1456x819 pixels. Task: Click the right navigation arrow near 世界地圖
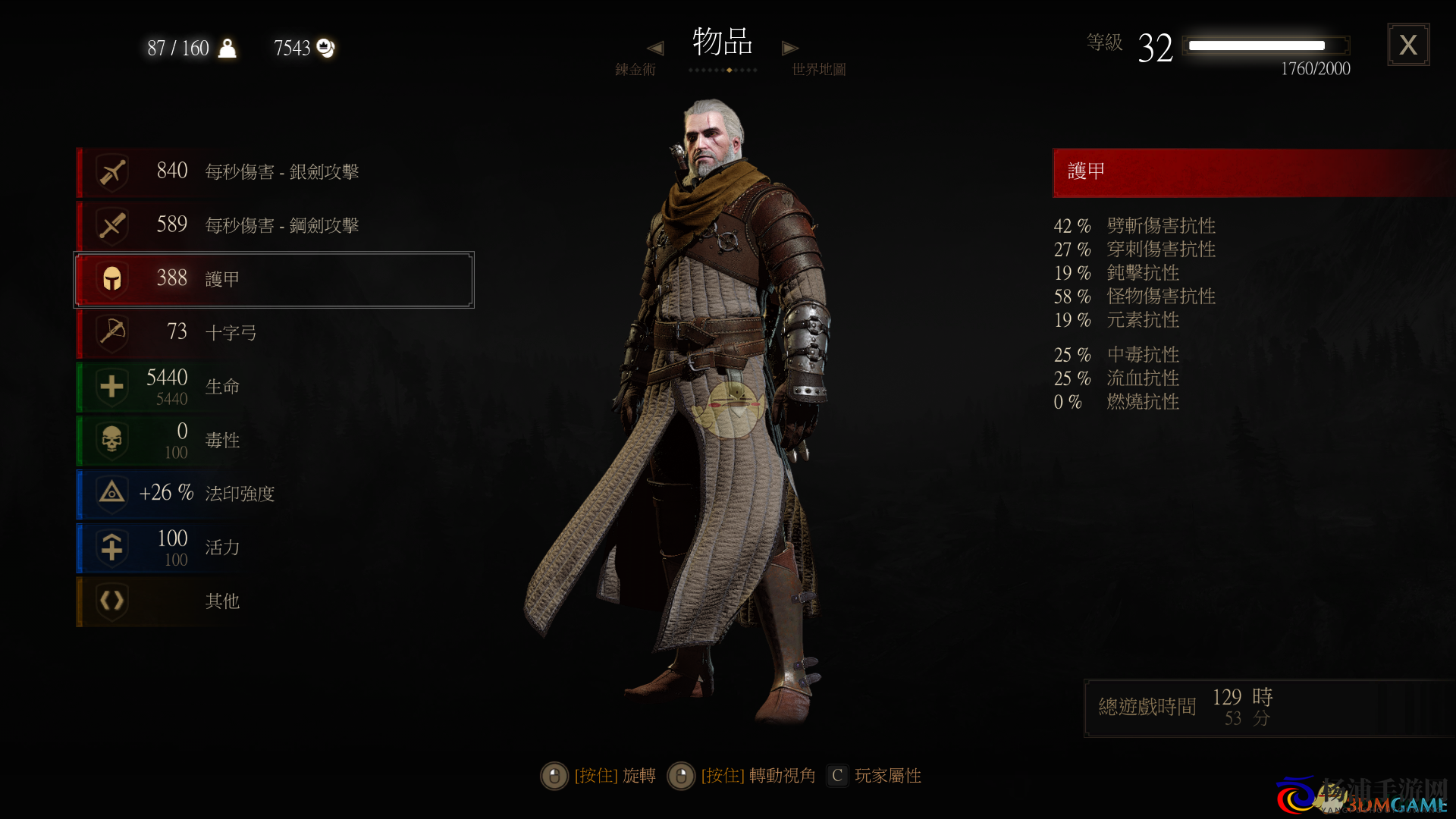click(789, 47)
